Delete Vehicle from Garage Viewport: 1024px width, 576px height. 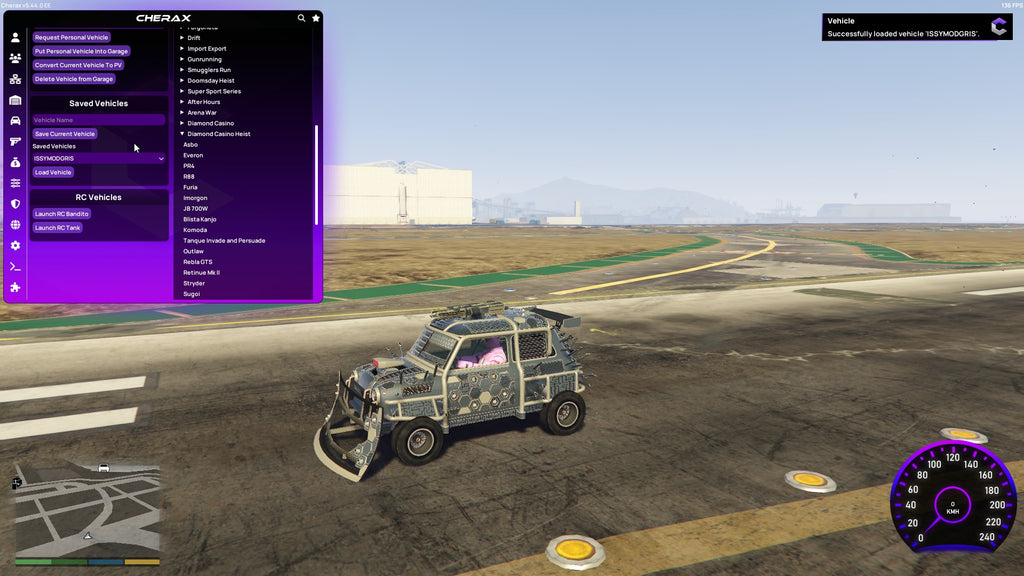pos(73,79)
